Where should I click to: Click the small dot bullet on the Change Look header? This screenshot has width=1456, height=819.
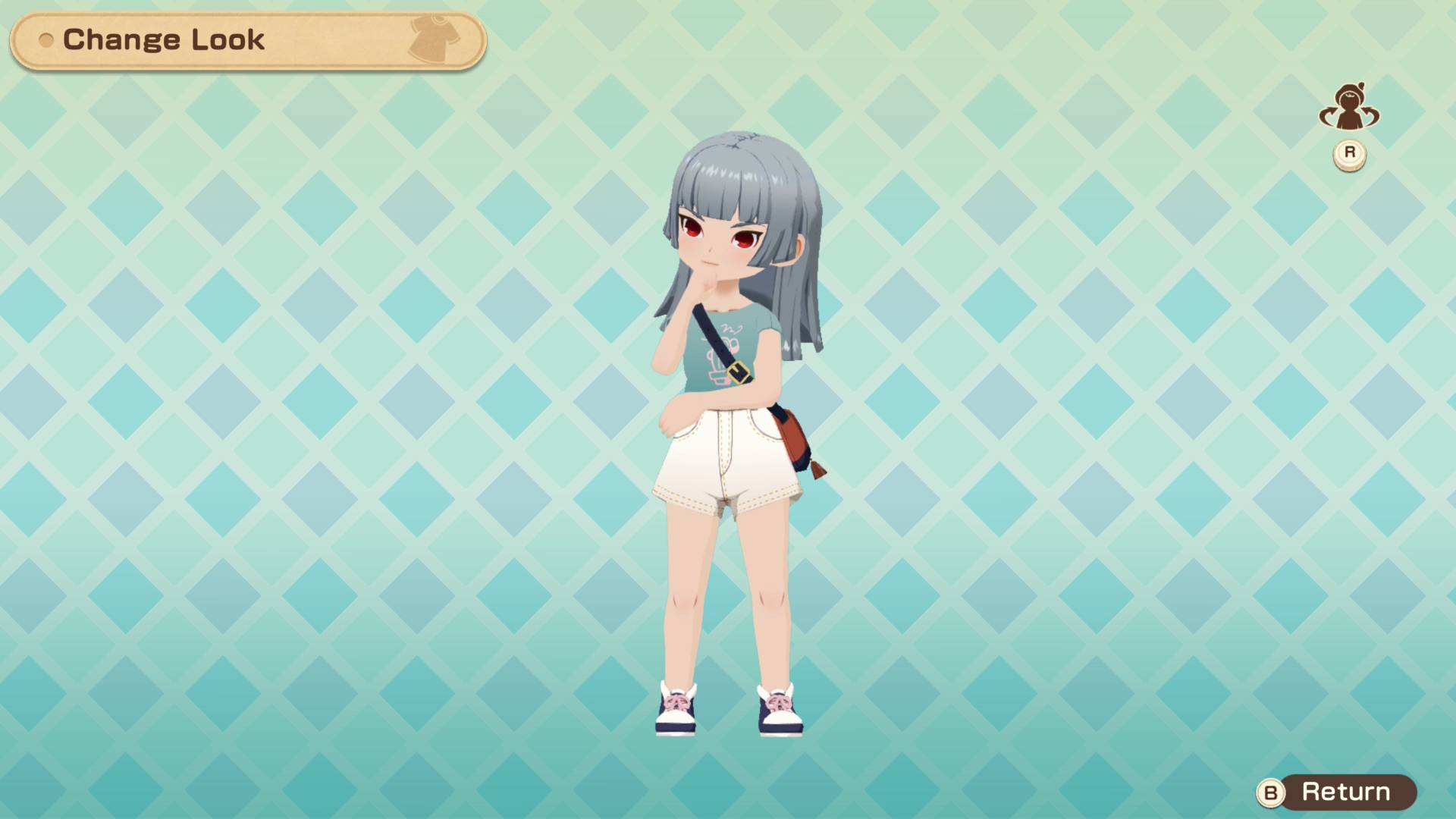coord(47,41)
